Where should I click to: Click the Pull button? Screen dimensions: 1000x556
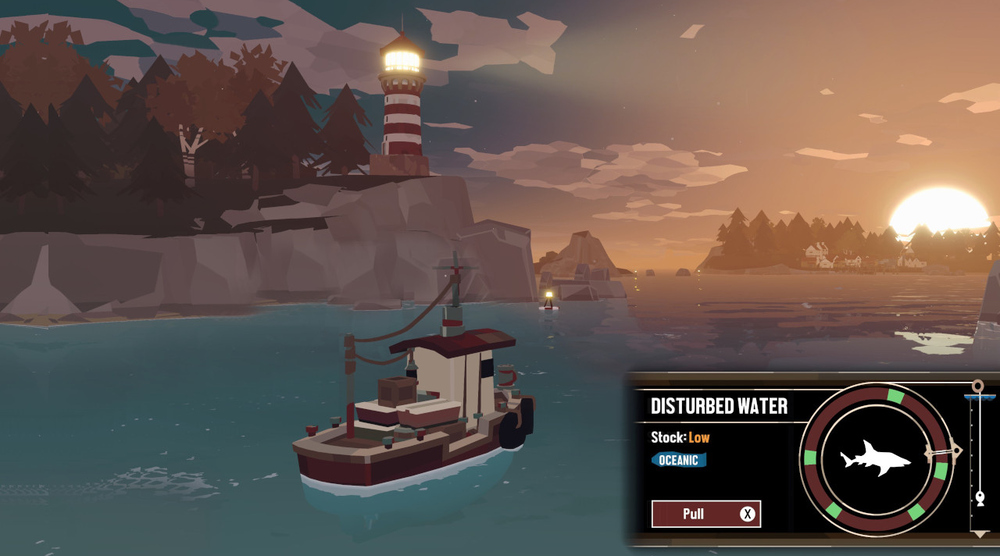pyautogui.click(x=705, y=514)
